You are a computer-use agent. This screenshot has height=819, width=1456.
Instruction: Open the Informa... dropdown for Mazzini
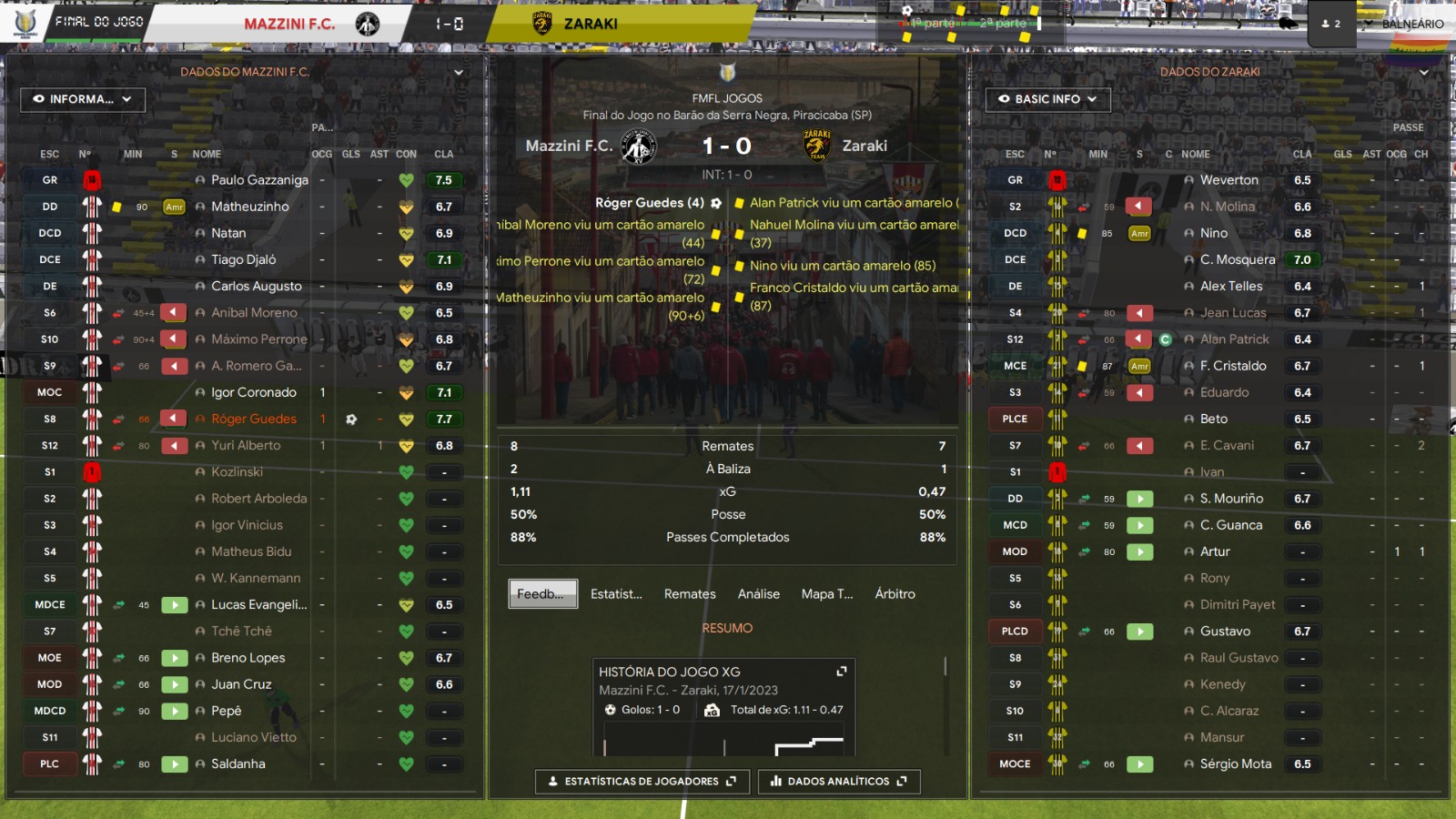[x=83, y=99]
